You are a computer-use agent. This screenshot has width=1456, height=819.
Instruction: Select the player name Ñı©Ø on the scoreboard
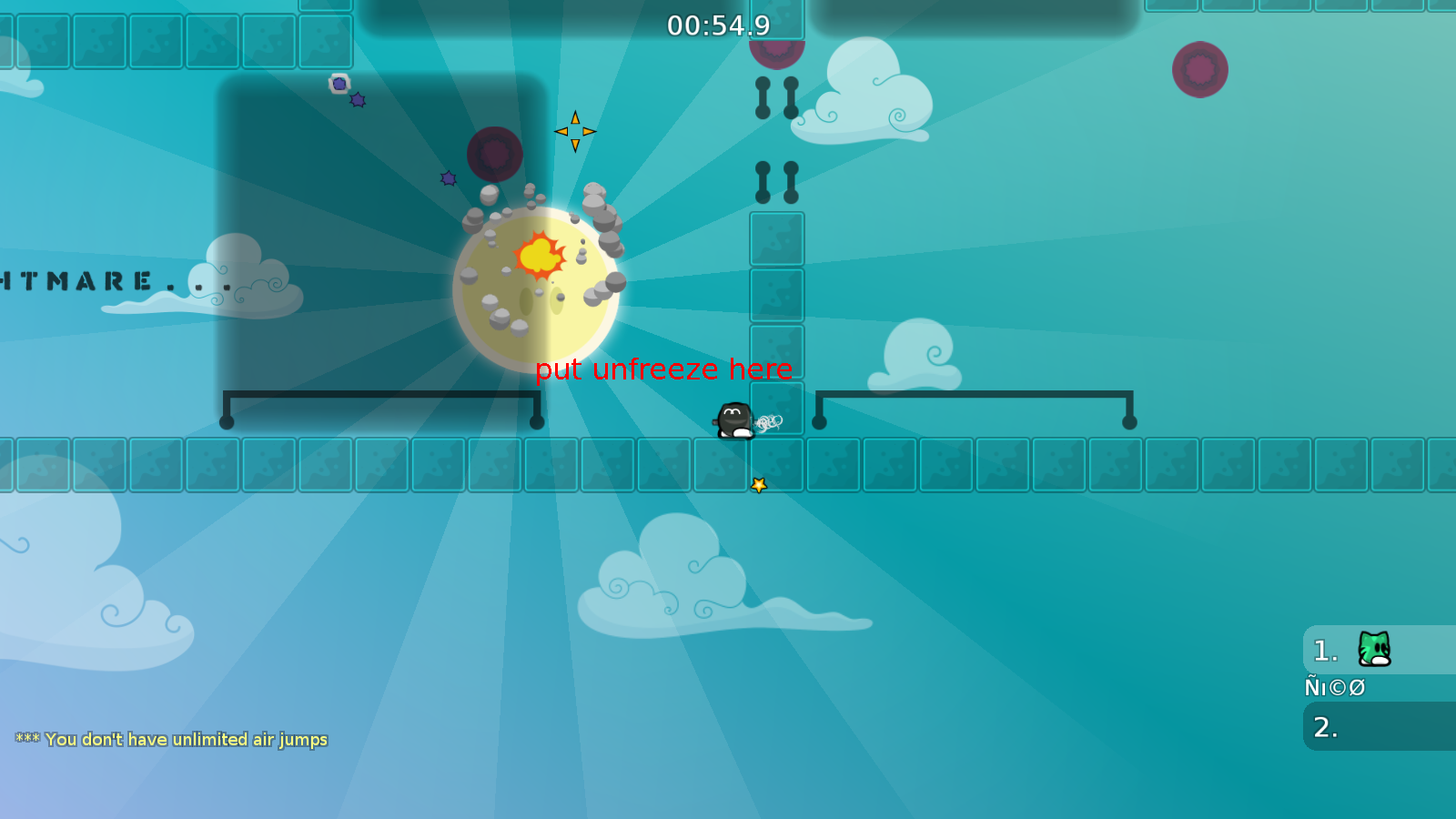point(1334,687)
